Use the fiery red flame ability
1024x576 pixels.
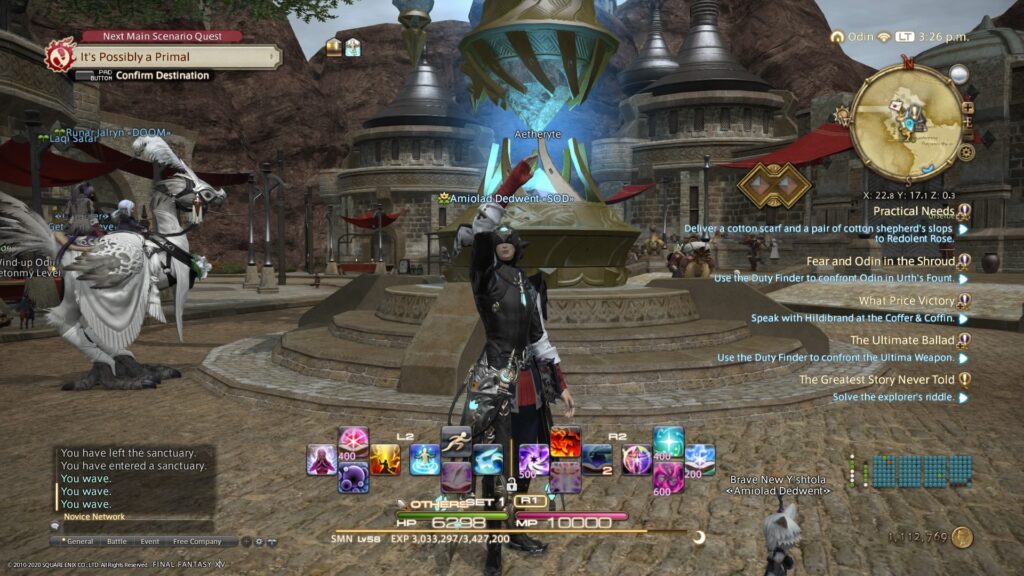(565, 441)
